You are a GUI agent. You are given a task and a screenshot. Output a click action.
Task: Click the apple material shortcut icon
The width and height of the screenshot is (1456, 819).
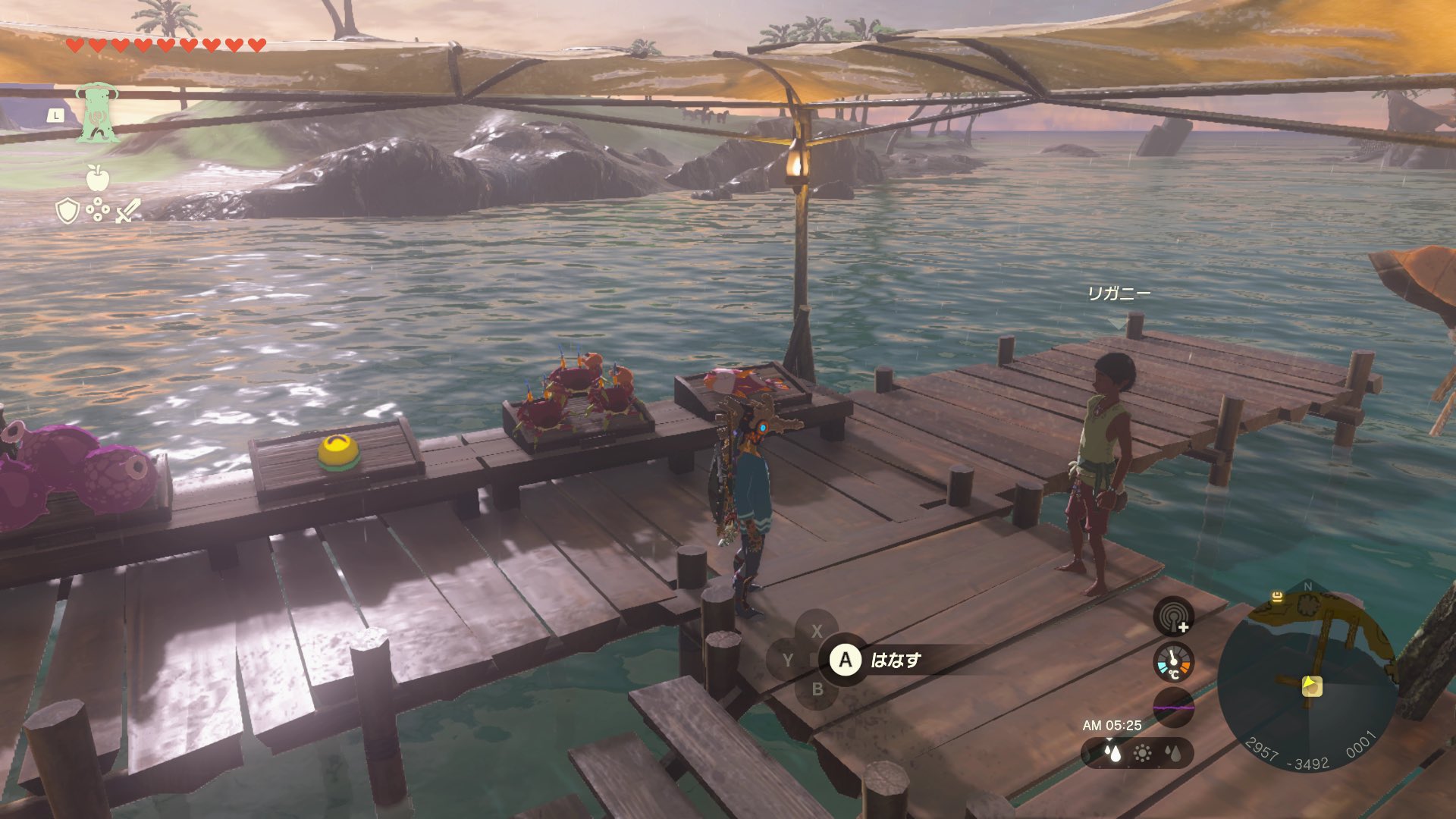click(x=97, y=177)
